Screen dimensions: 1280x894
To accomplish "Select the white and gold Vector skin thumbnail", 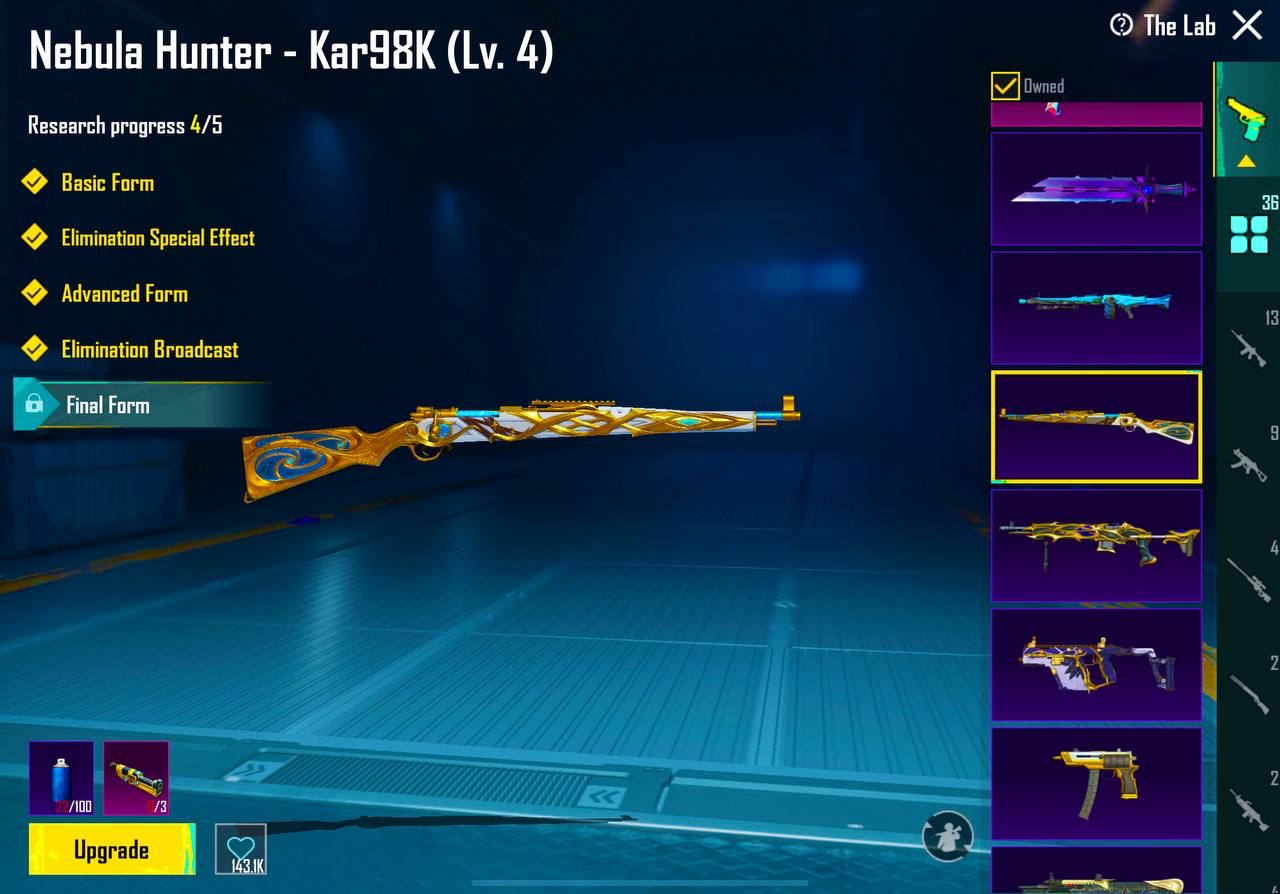I will (x=1096, y=664).
